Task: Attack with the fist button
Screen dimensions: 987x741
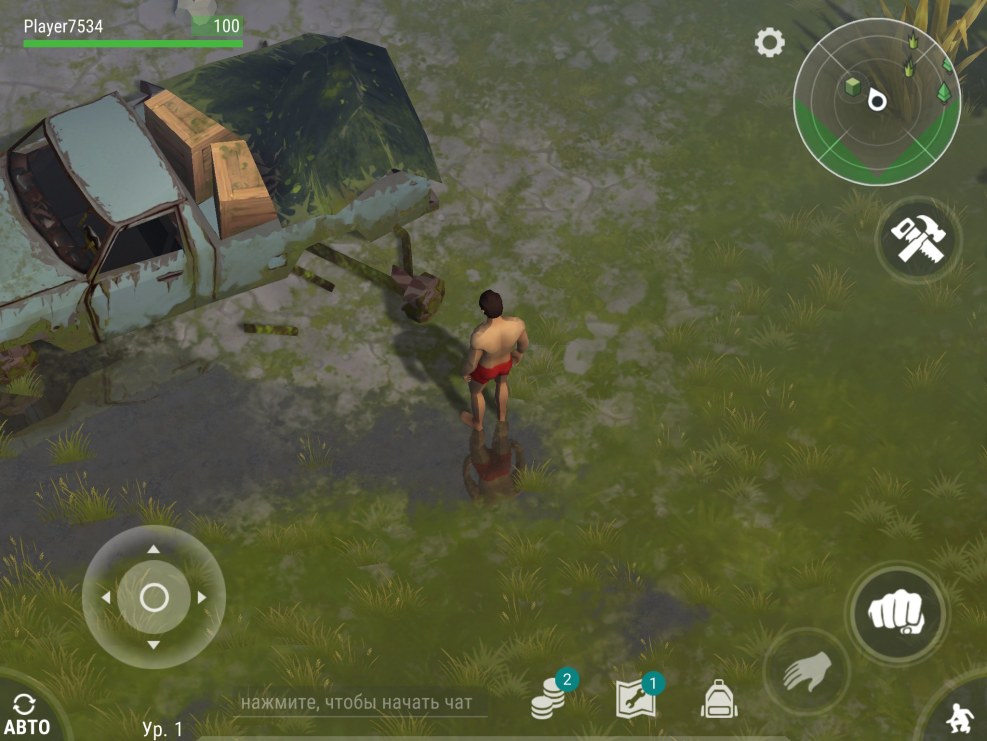Action: click(896, 611)
